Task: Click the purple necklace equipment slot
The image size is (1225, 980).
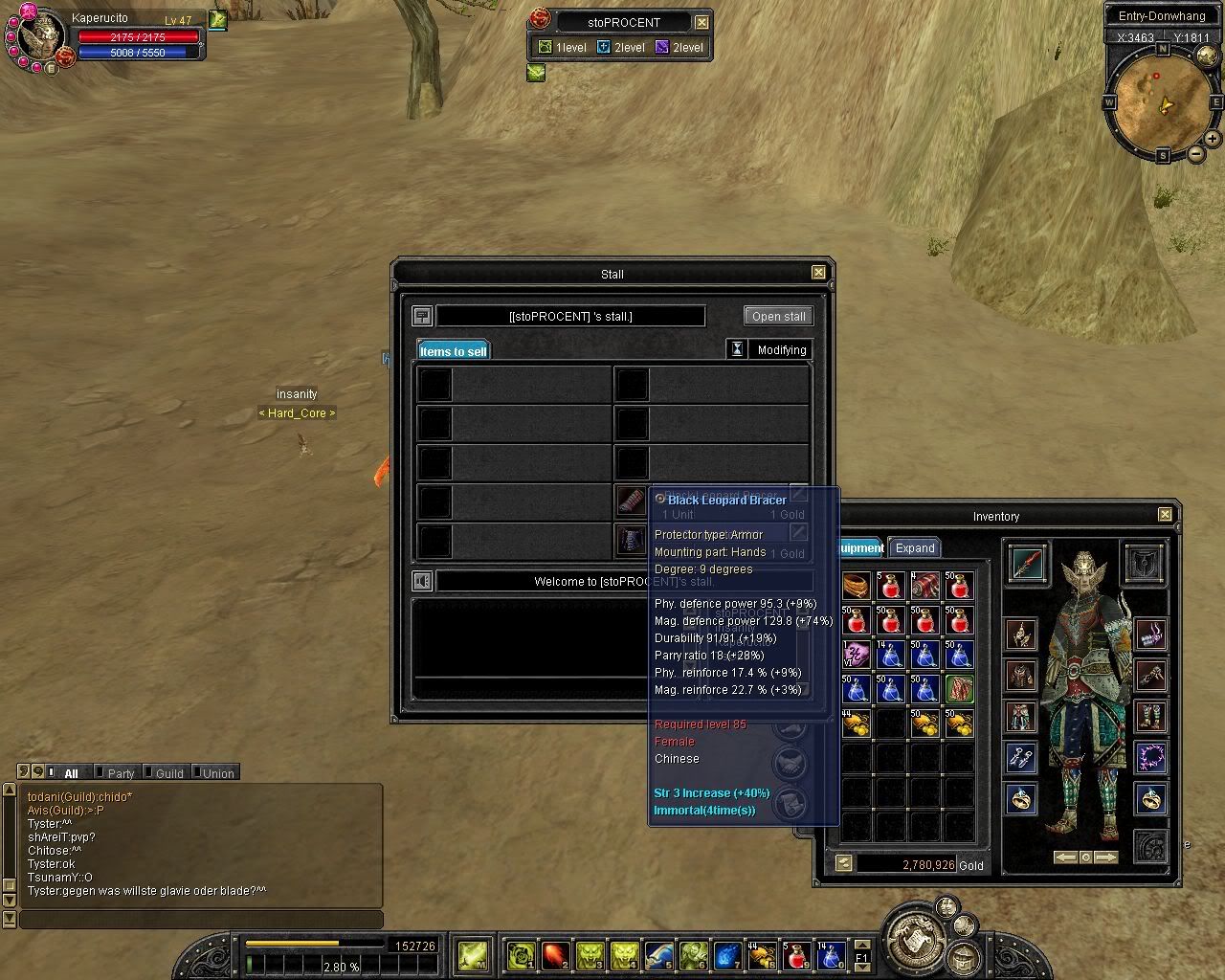Action: 1150,758
